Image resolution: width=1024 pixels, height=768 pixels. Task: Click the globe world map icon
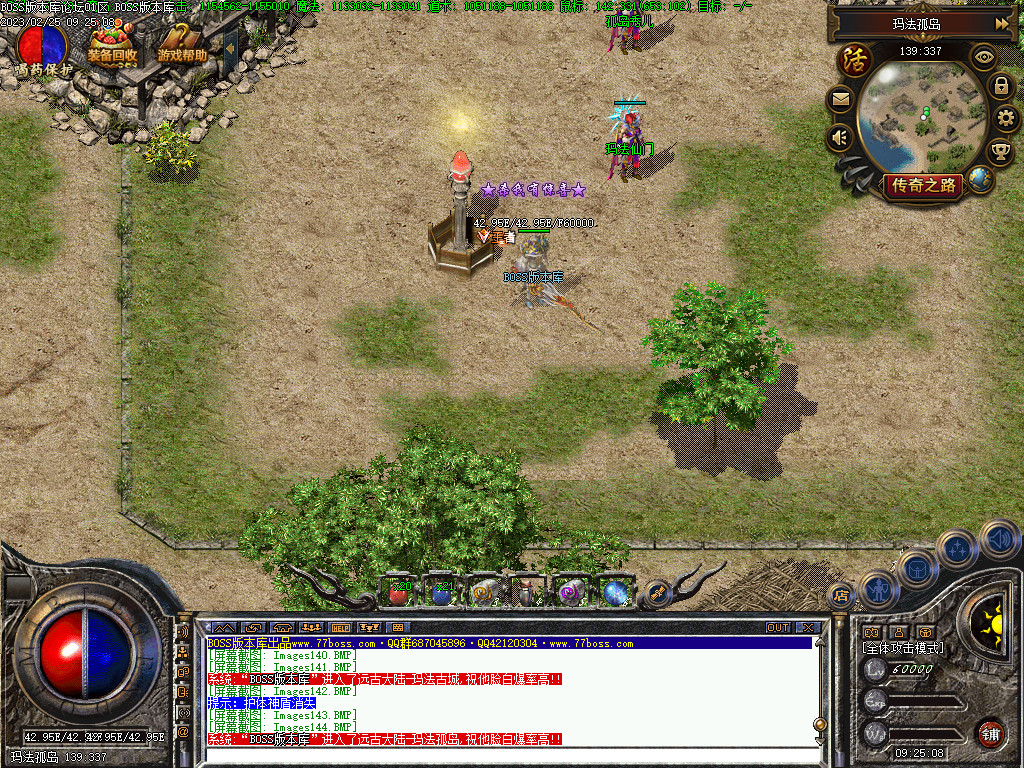click(x=981, y=180)
